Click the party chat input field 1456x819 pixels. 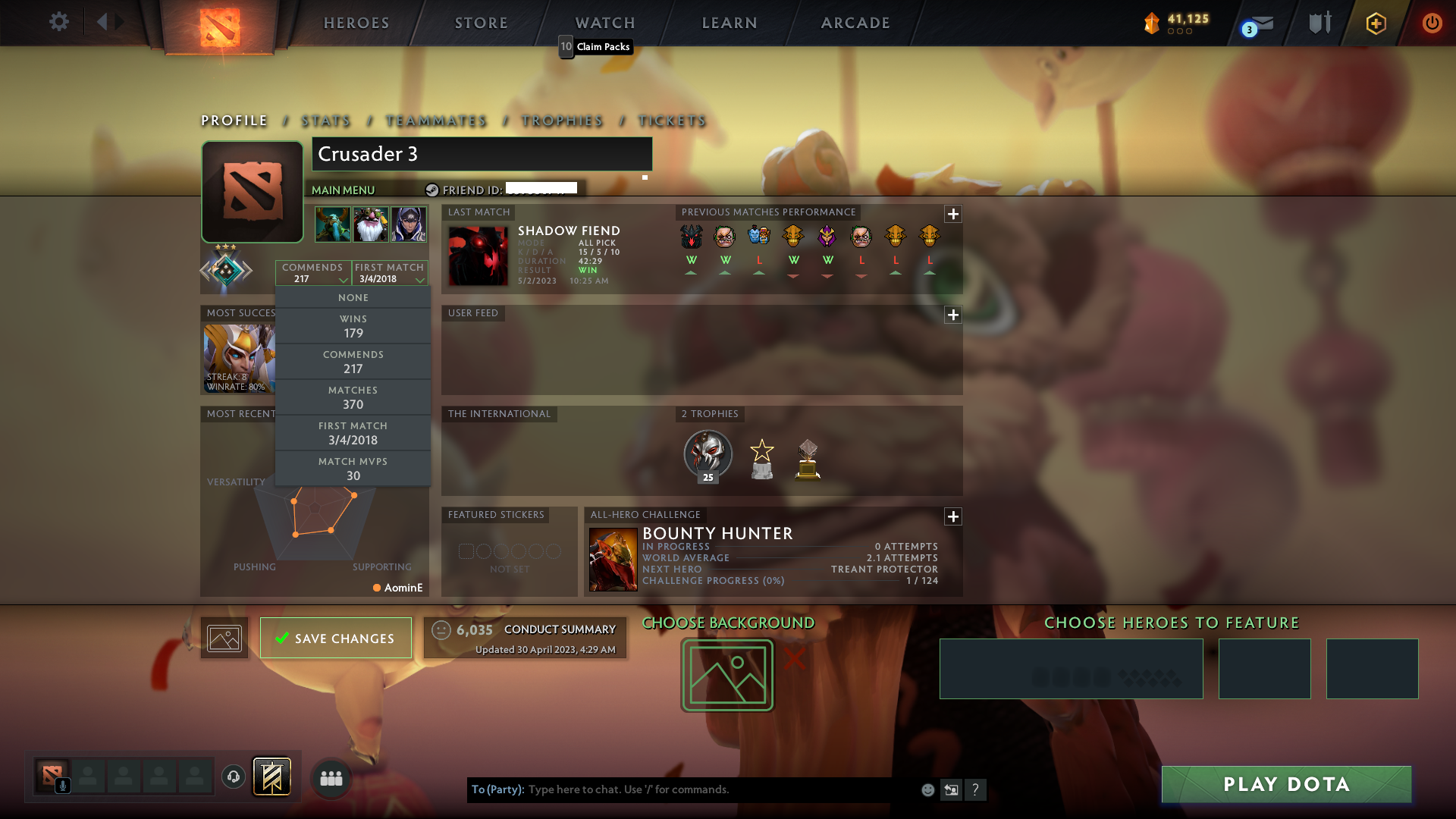pyautogui.click(x=682, y=789)
